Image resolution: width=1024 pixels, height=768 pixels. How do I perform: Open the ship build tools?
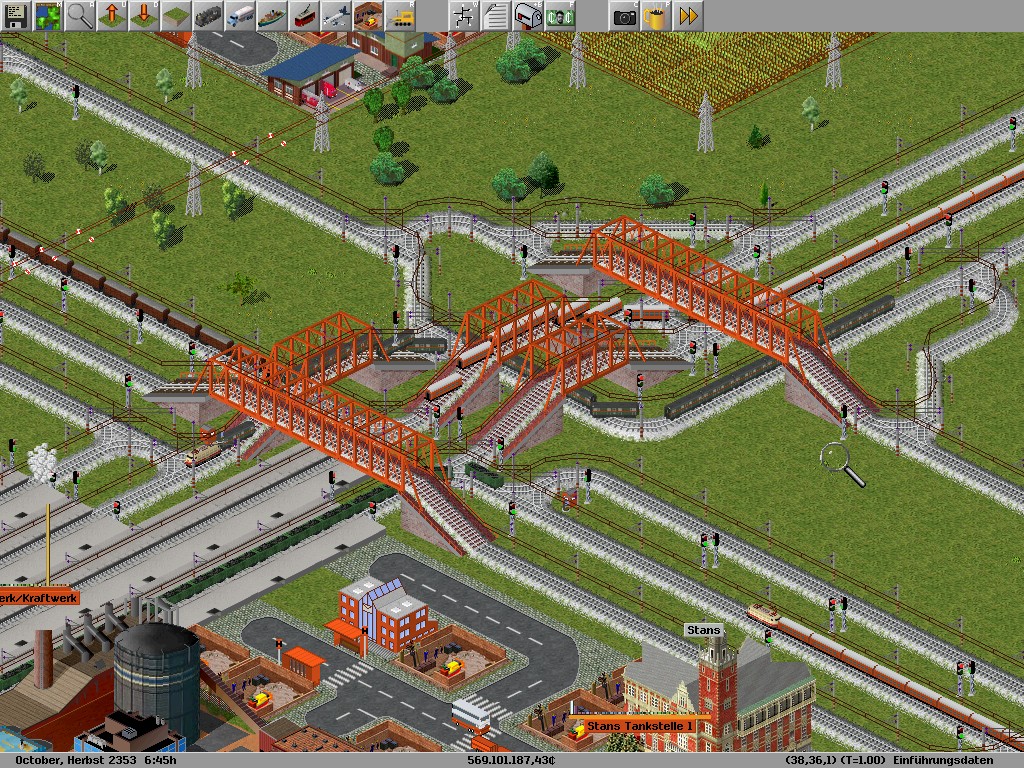click(x=272, y=15)
